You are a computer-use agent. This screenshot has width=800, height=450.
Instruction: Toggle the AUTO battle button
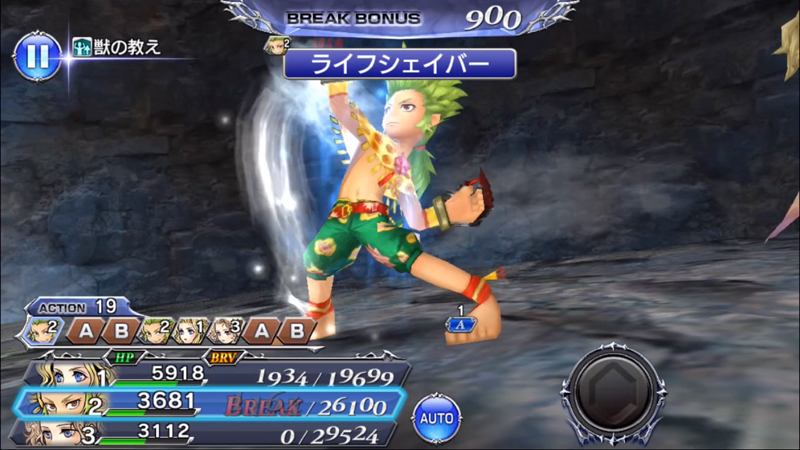tap(436, 413)
